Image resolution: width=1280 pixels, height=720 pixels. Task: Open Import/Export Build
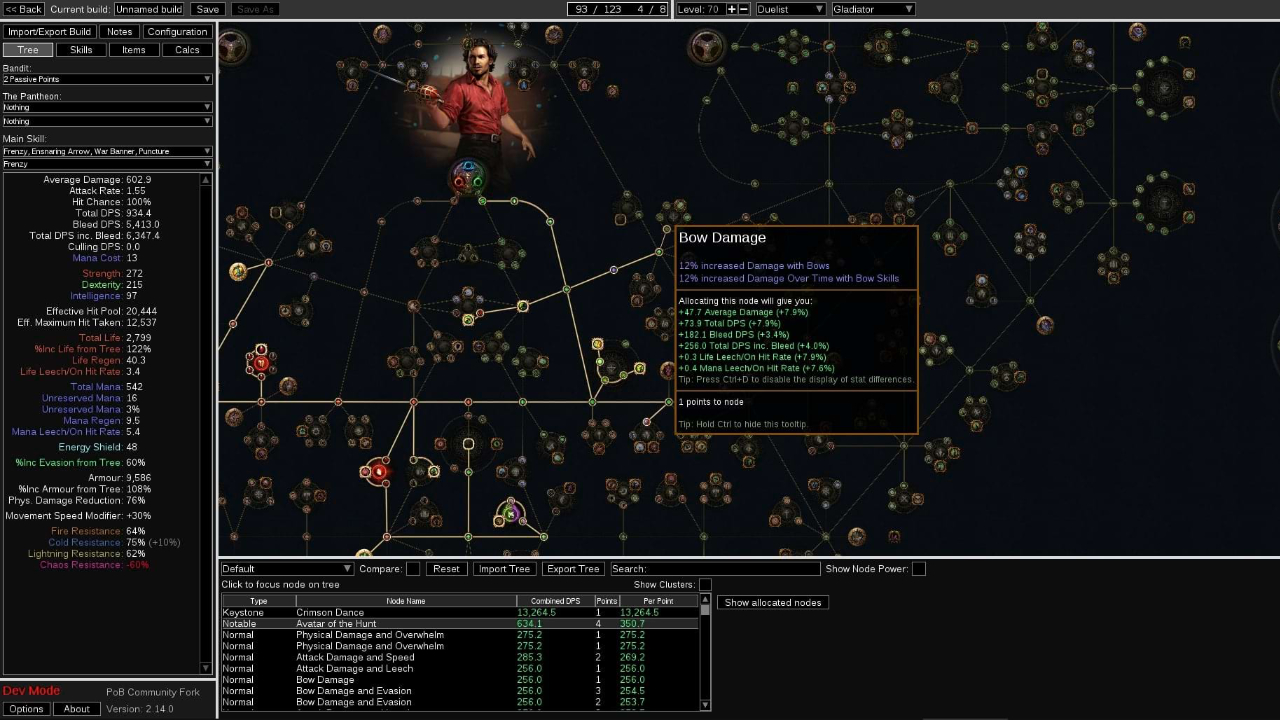49,32
